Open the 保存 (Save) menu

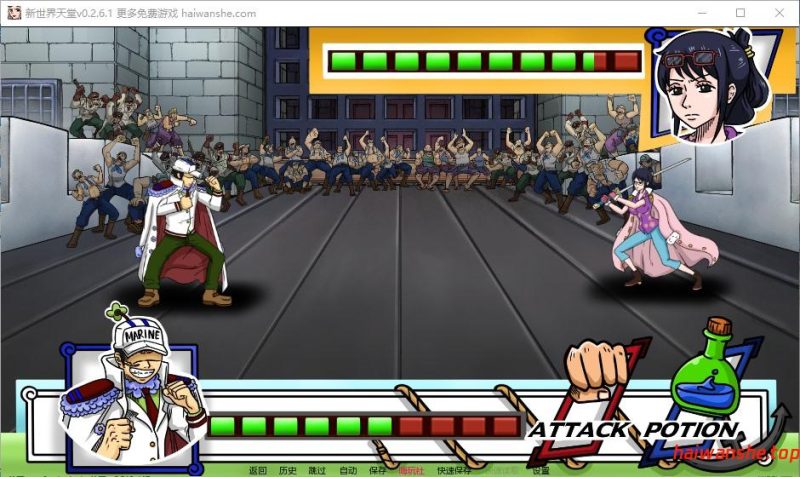[x=377, y=470]
